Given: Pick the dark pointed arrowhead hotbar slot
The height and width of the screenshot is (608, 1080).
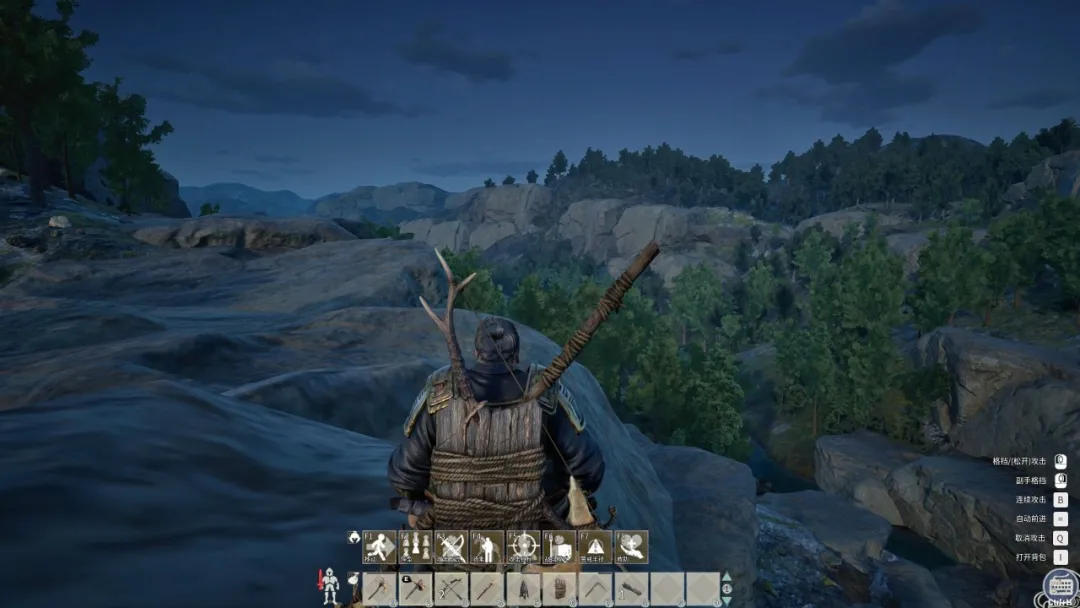Looking at the screenshot, I should pyautogui.click(x=523, y=589).
